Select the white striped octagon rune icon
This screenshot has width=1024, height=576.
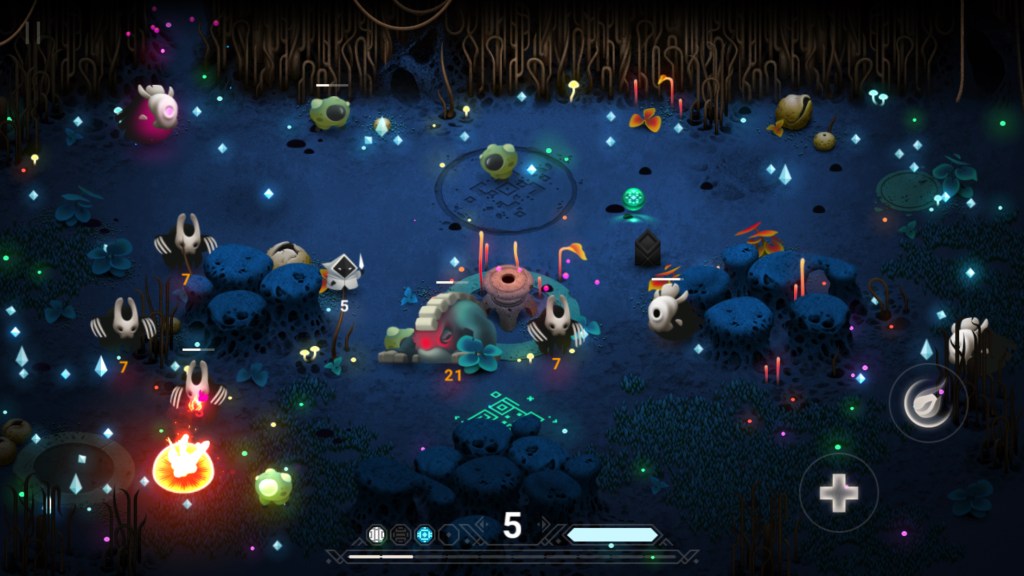[377, 534]
